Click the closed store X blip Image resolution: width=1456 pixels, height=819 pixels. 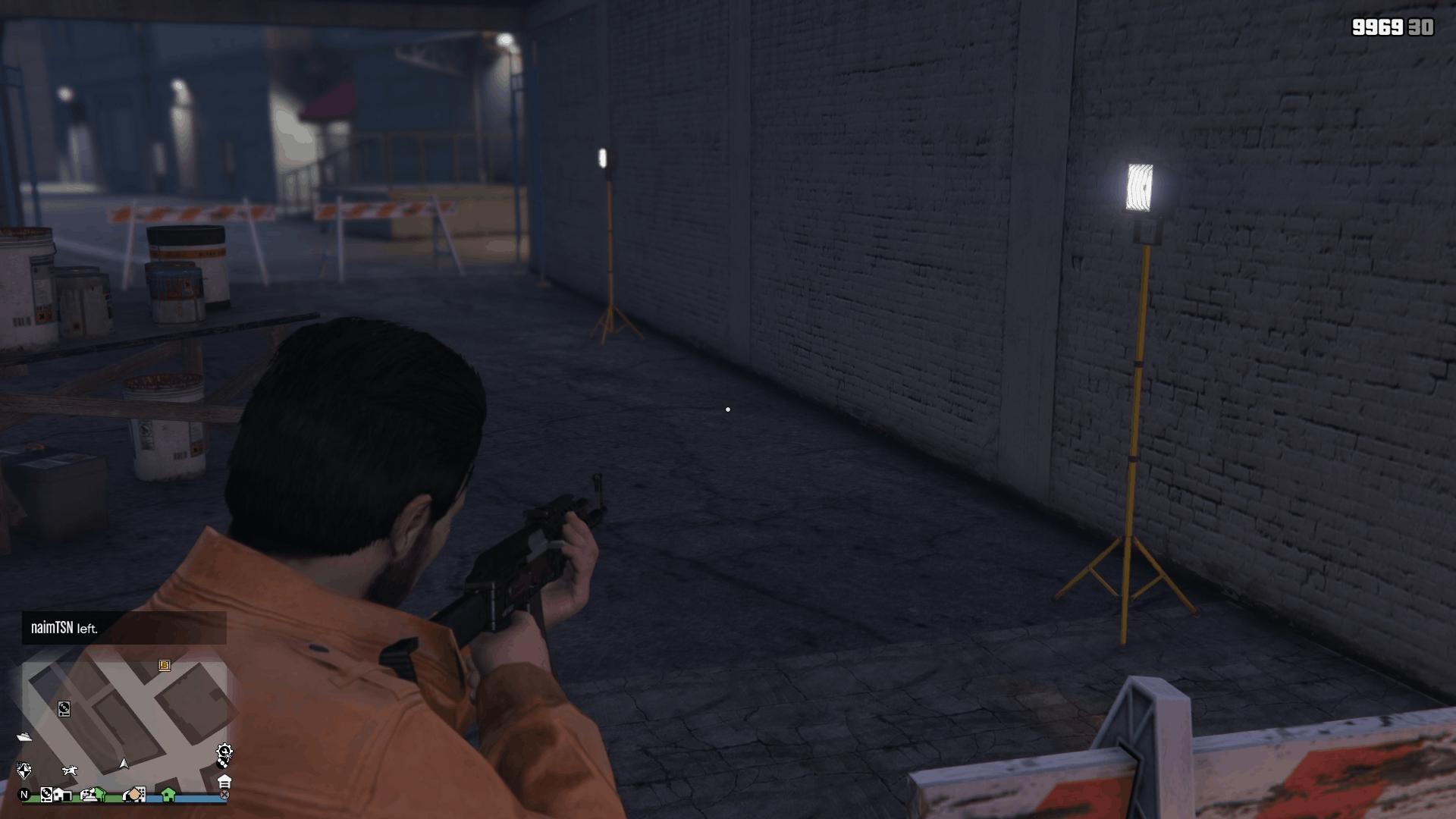[224, 795]
